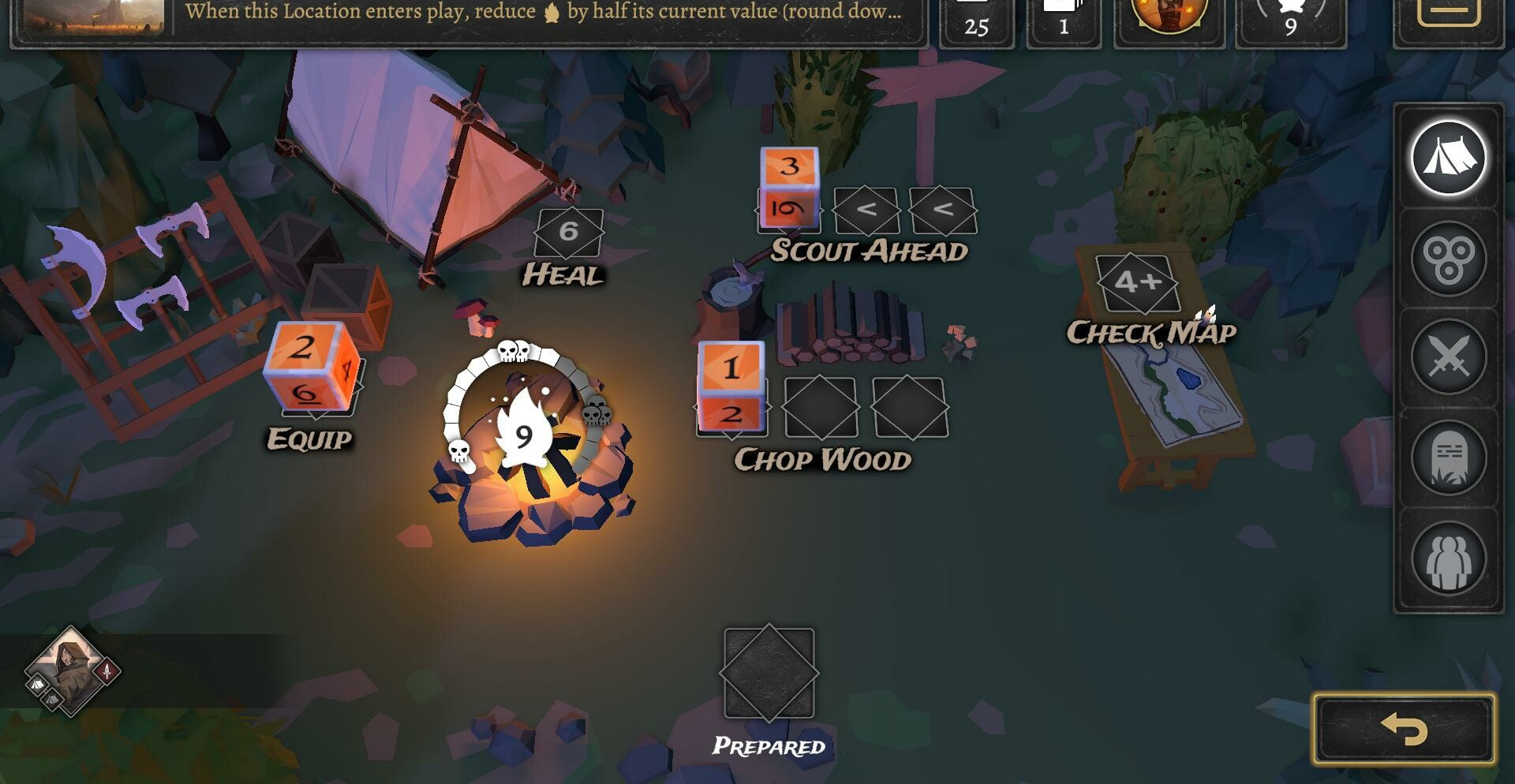Open the location card description banner
The height and width of the screenshot is (784, 1515).
tap(544, 16)
